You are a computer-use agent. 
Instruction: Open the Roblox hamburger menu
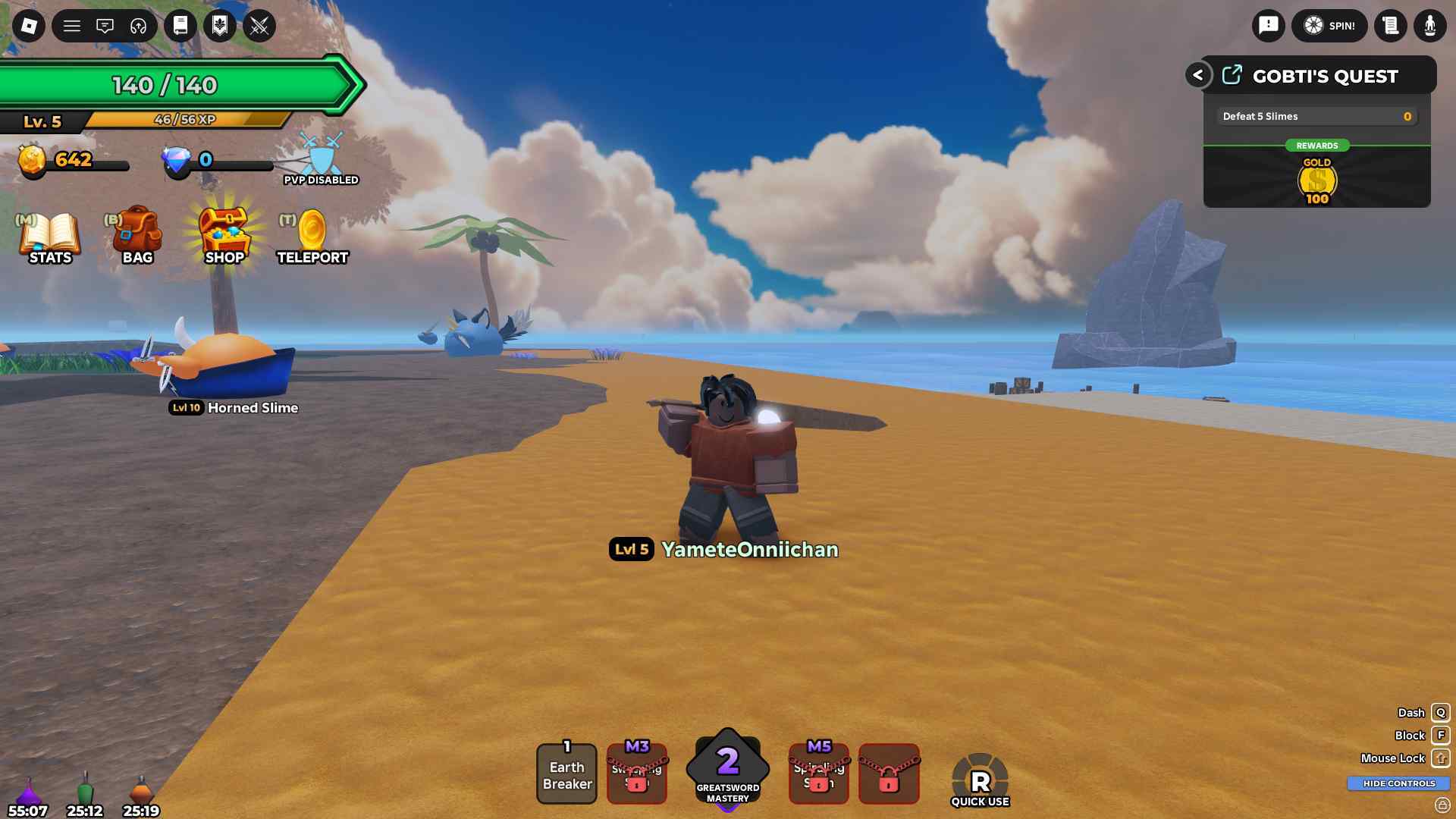coord(72,25)
